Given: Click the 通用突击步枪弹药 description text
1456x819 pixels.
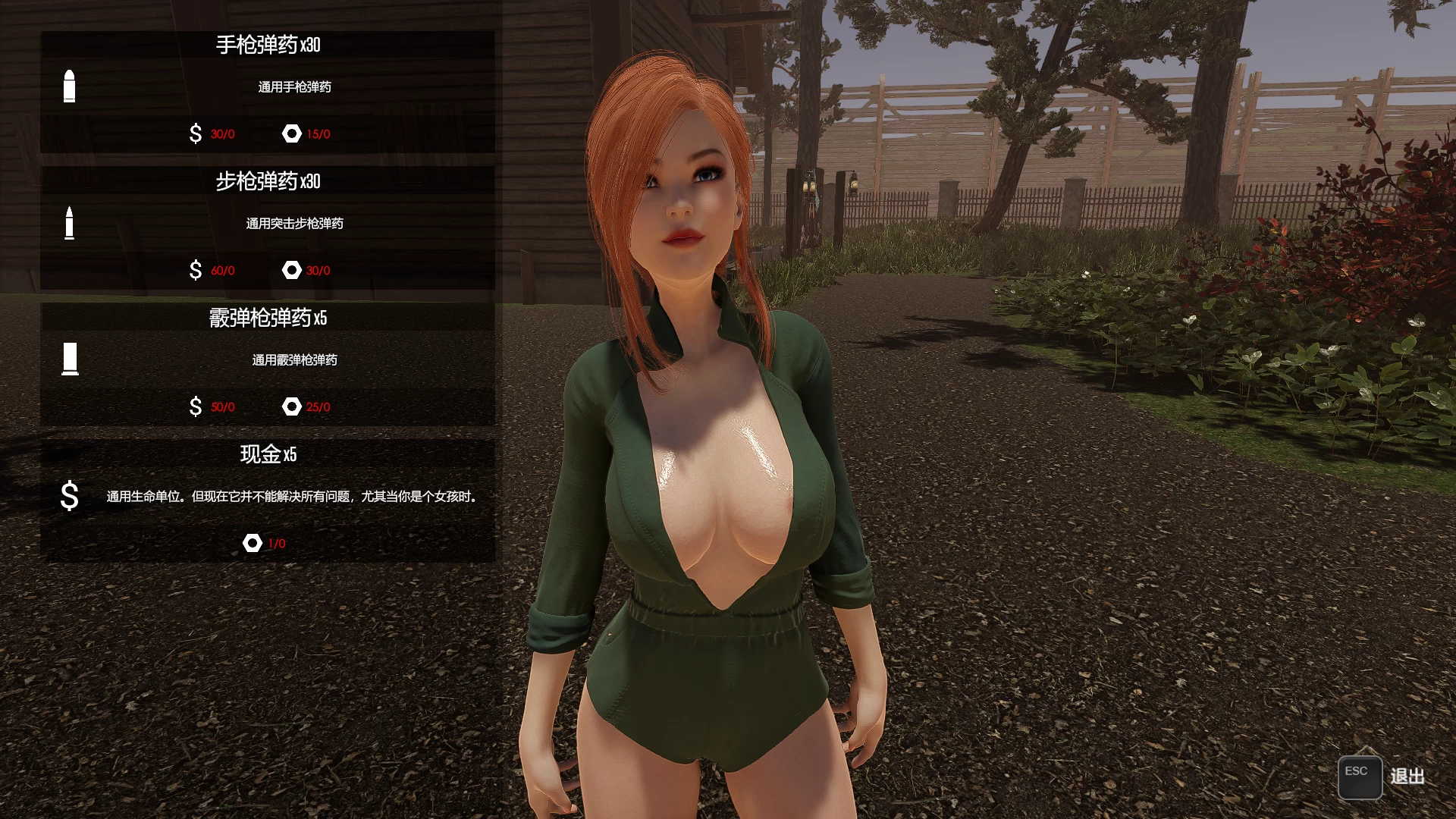Looking at the screenshot, I should coord(296,224).
